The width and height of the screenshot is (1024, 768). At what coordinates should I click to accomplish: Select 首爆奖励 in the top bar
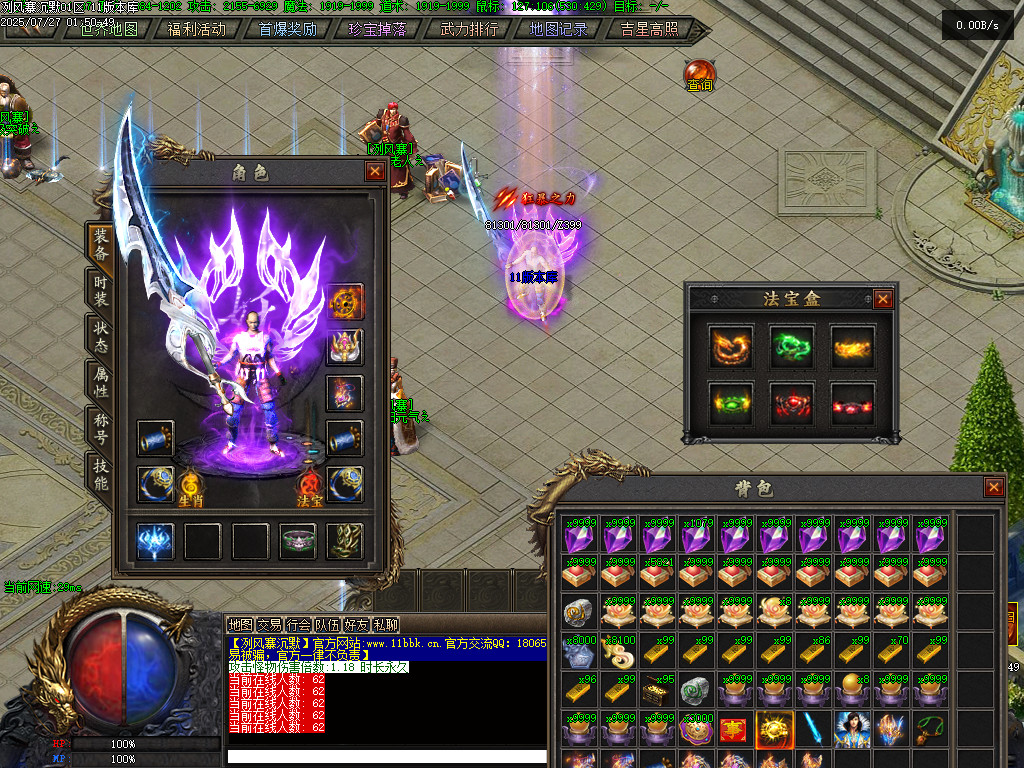288,29
